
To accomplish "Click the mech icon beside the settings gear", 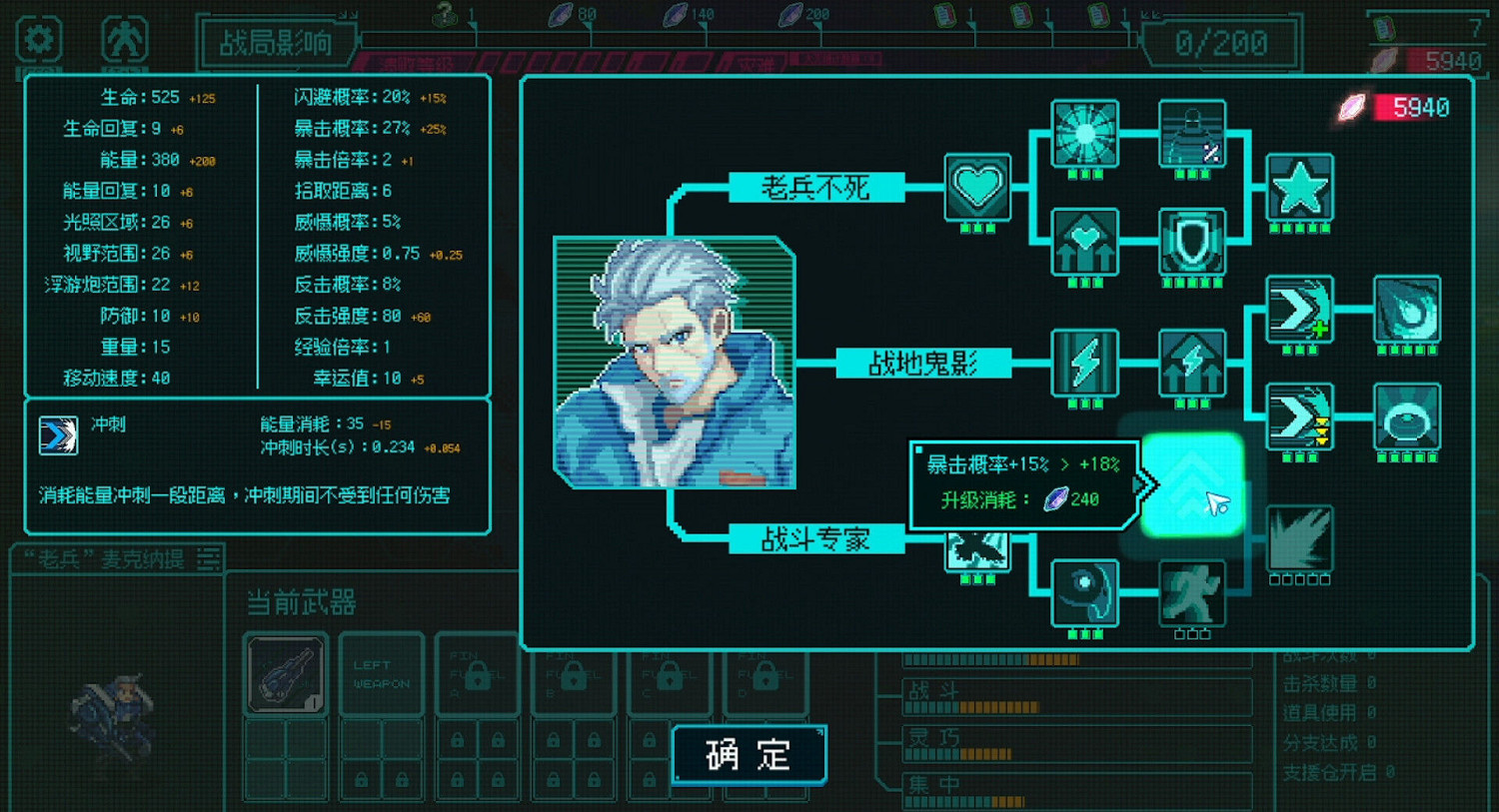I will click(123, 38).
